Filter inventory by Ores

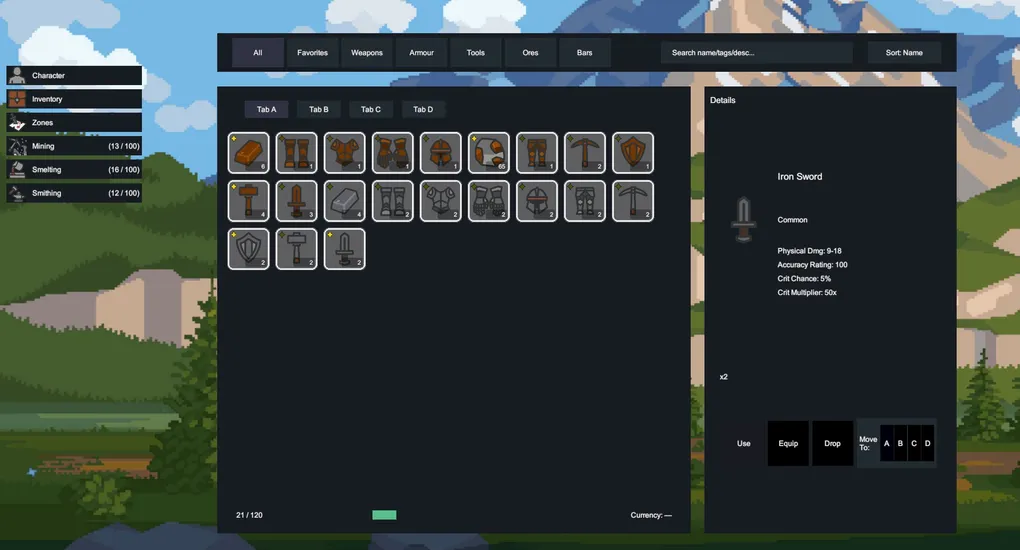[530, 53]
